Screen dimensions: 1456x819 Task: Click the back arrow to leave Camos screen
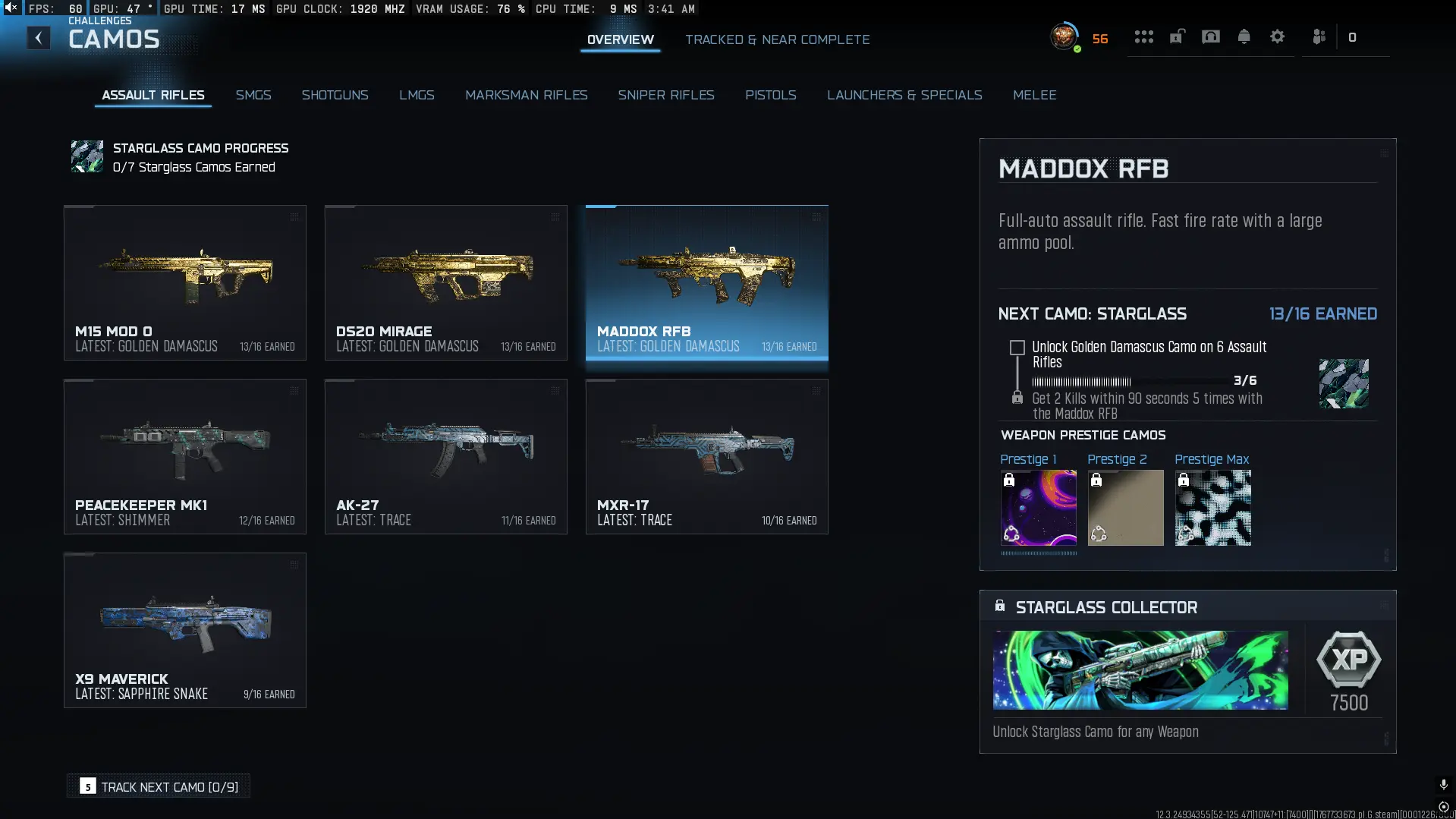[38, 38]
